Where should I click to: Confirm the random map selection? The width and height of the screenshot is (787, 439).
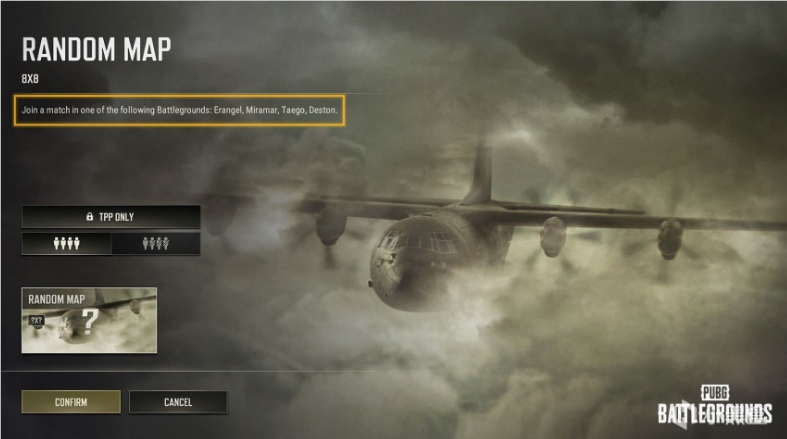click(71, 402)
